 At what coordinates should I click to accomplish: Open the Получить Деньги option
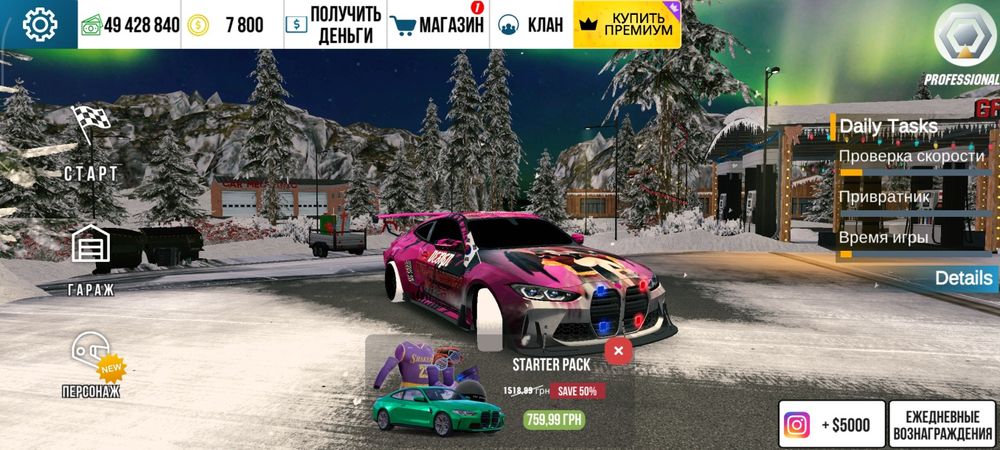coord(333,25)
